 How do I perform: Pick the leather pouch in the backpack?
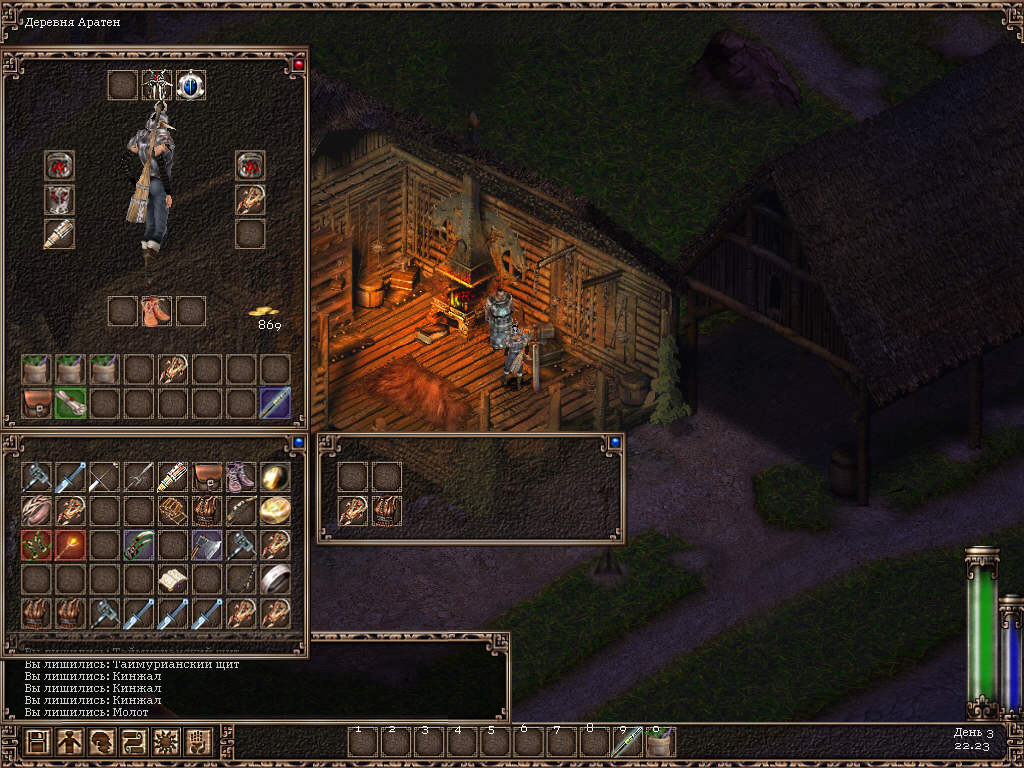37,403
